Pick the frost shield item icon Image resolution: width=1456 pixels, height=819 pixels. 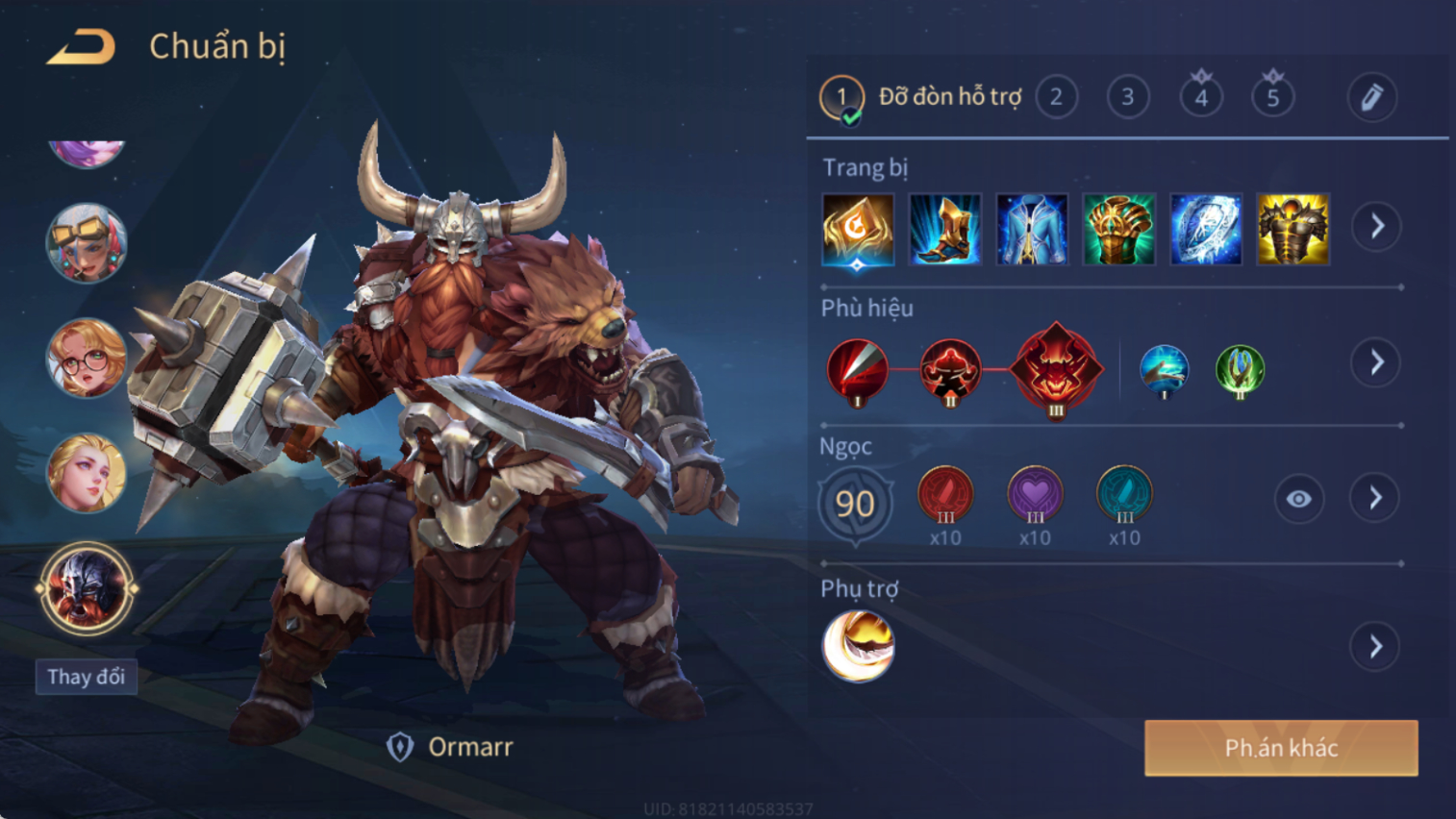point(1206,229)
